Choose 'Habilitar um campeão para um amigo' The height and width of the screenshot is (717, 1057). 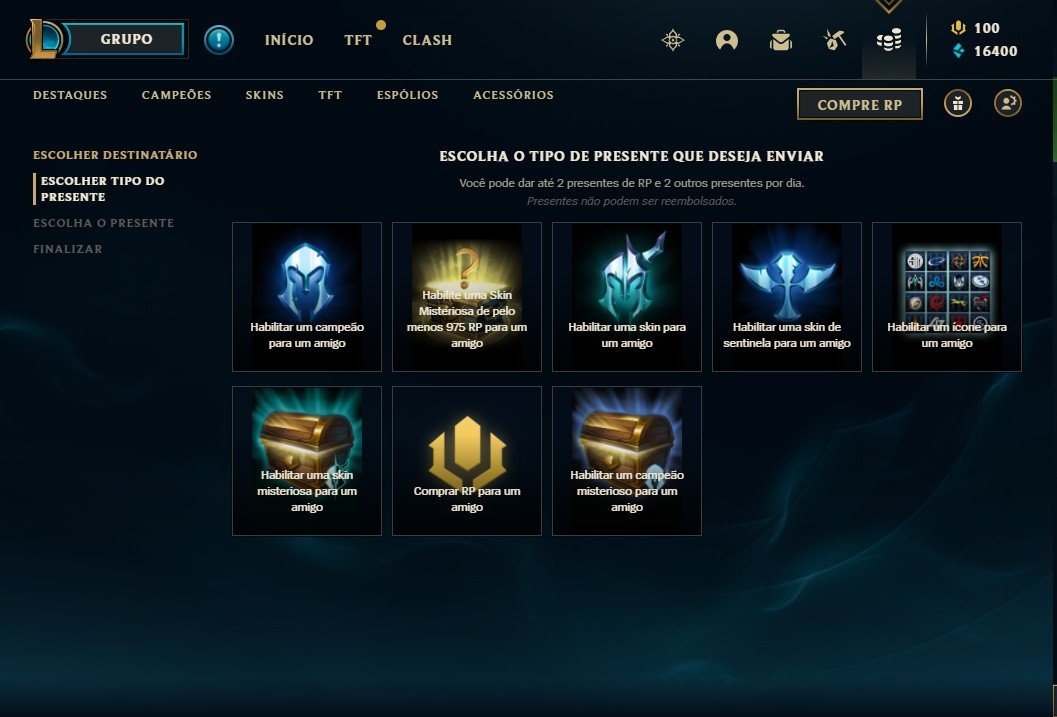[307, 297]
